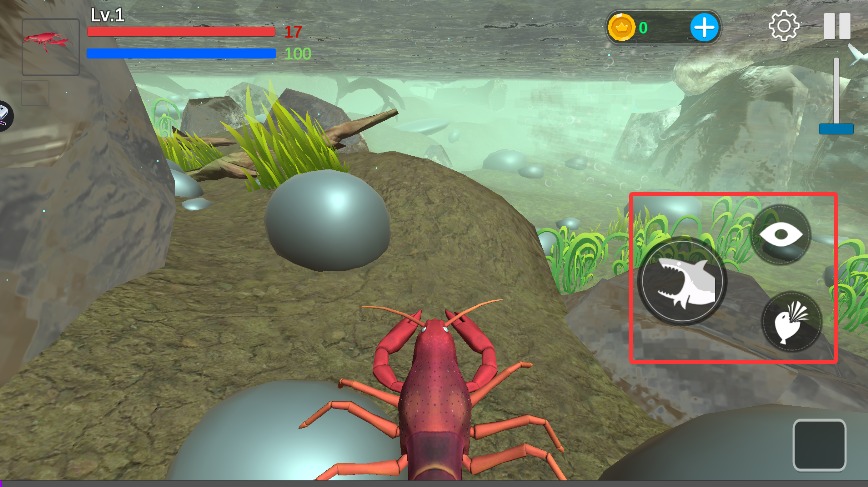Tap the grey square button

tap(819, 445)
